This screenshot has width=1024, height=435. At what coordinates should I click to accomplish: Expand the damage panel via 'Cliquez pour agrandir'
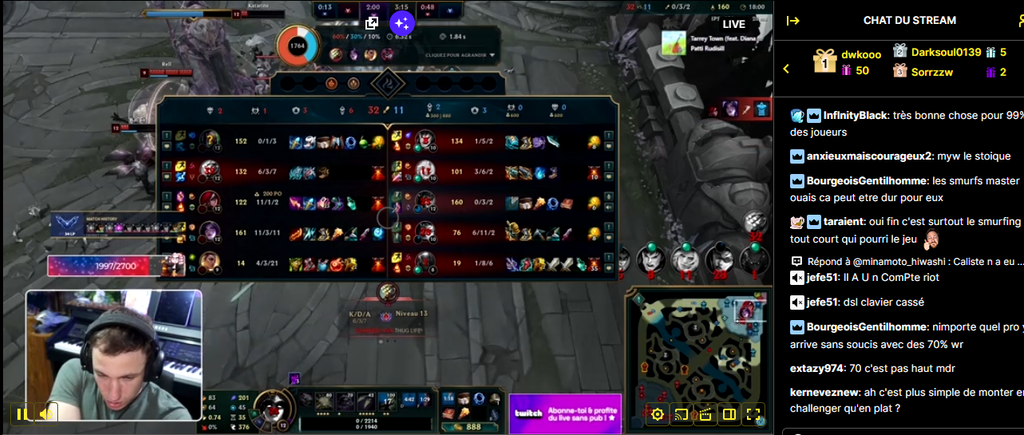[x=460, y=55]
